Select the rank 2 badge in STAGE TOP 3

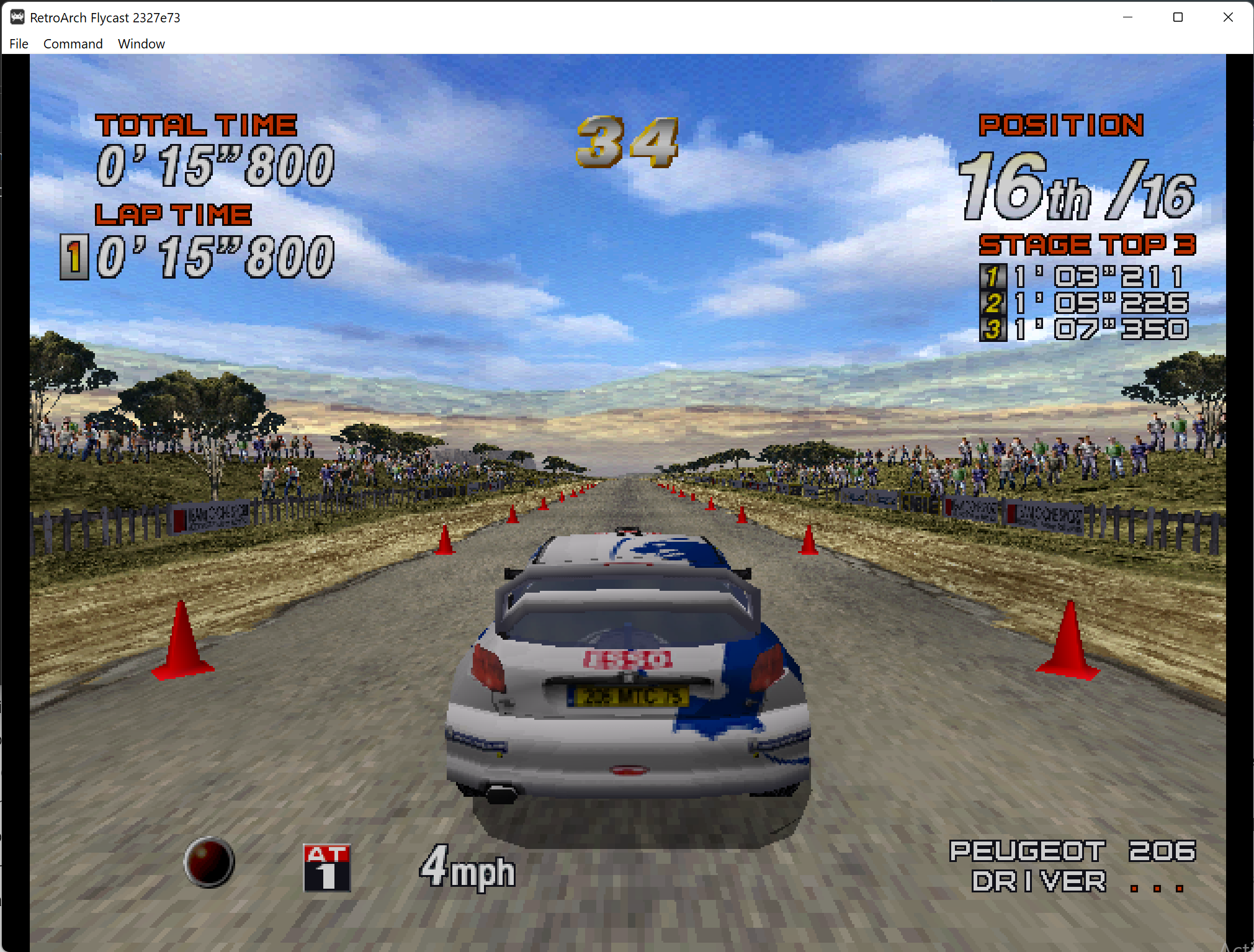coord(992,302)
